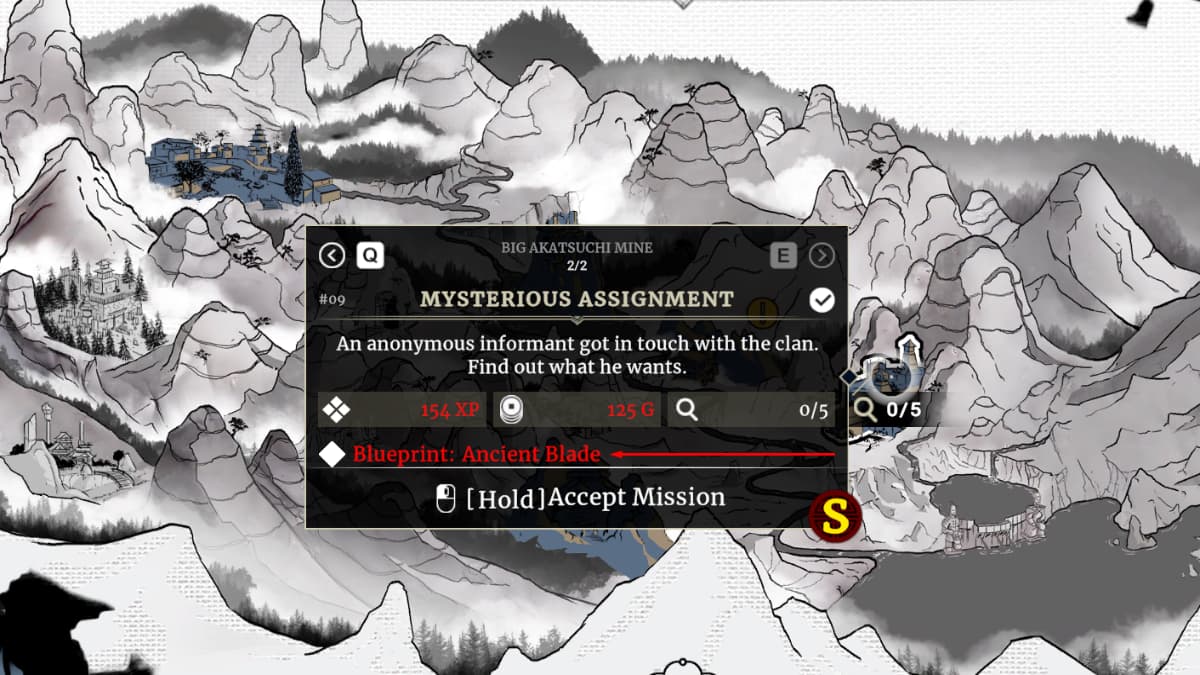The width and height of the screenshot is (1200, 675).
Task: Select the Blueprint: Ancient Blade reward
Action: [x=476, y=454]
